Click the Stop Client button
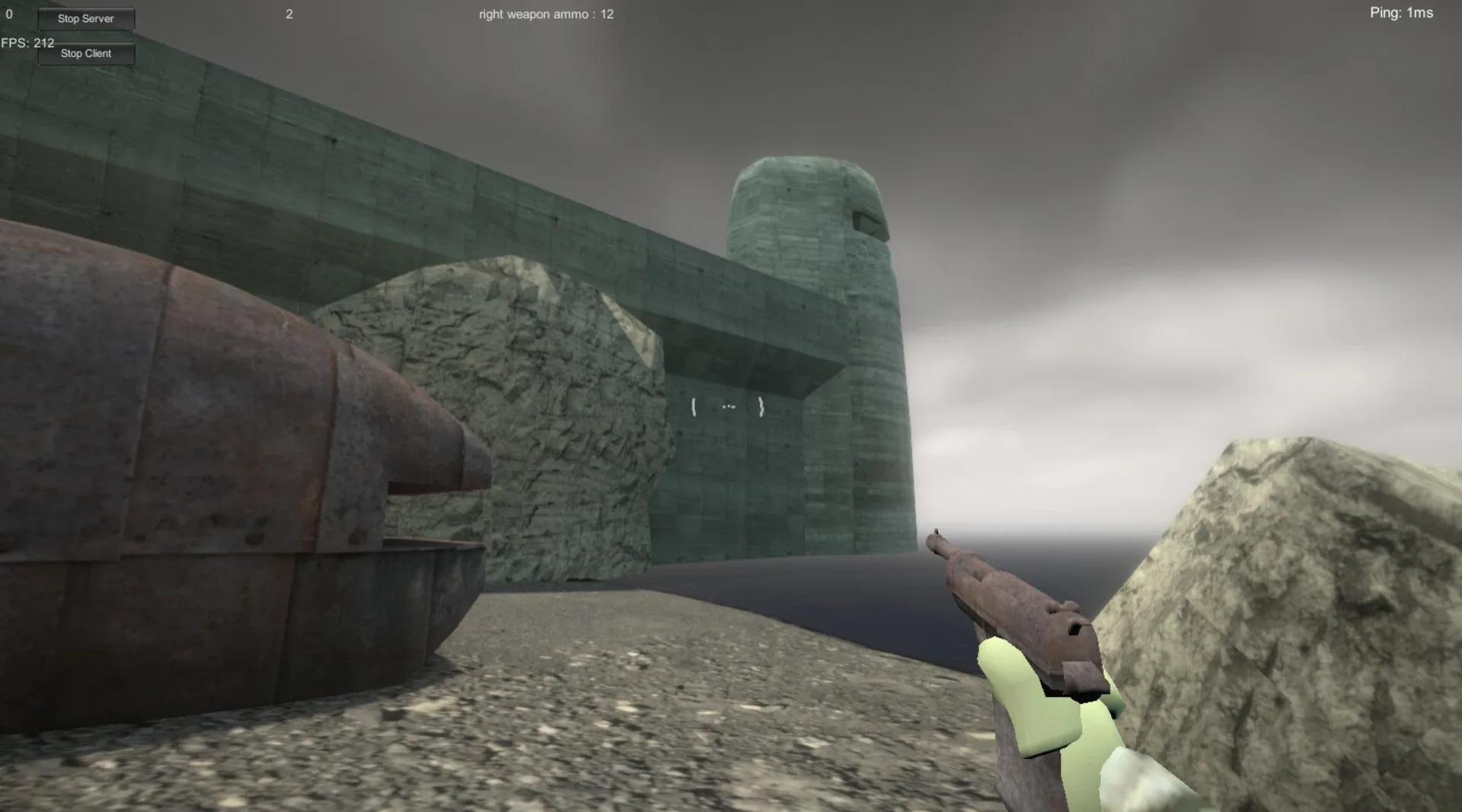 click(x=86, y=53)
